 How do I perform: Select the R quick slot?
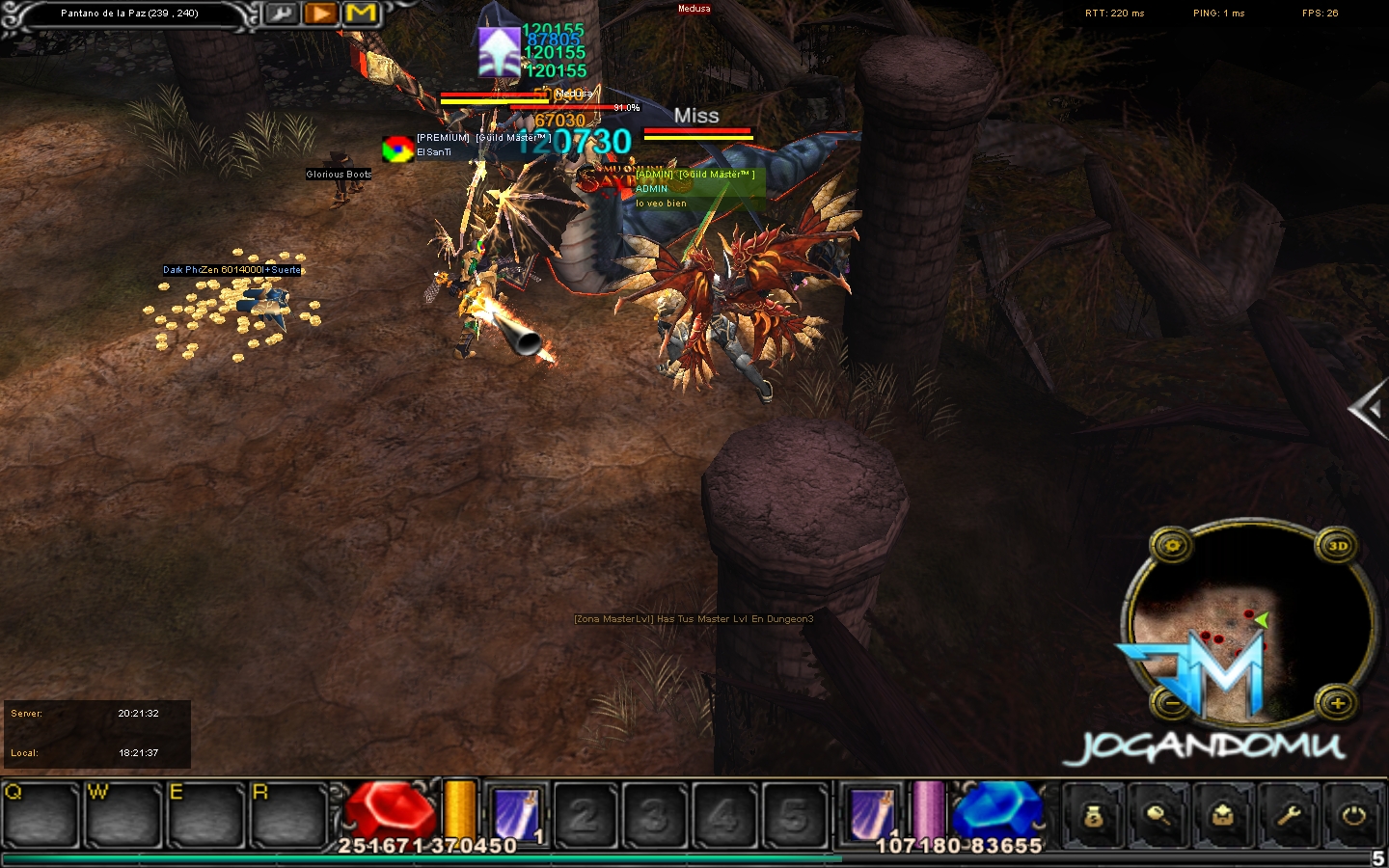coord(288,815)
